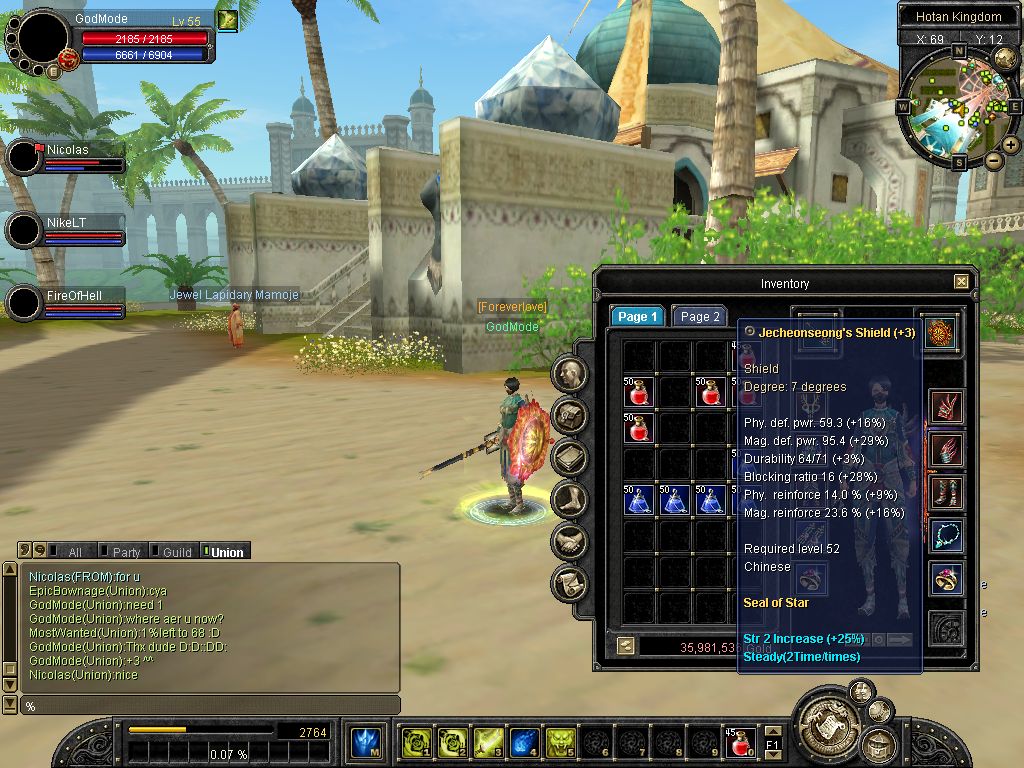1024x768 pixels.
Task: Zoom out the minimap with the minus button
Action: 994,160
